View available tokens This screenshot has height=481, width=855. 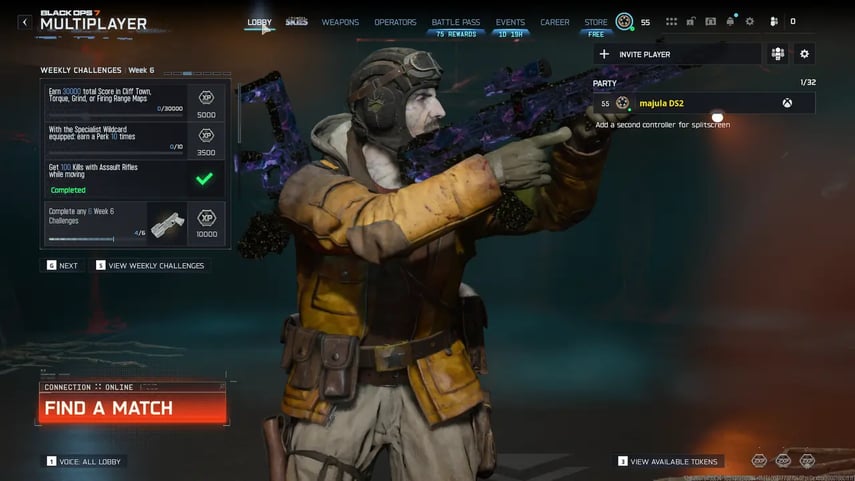pos(668,461)
